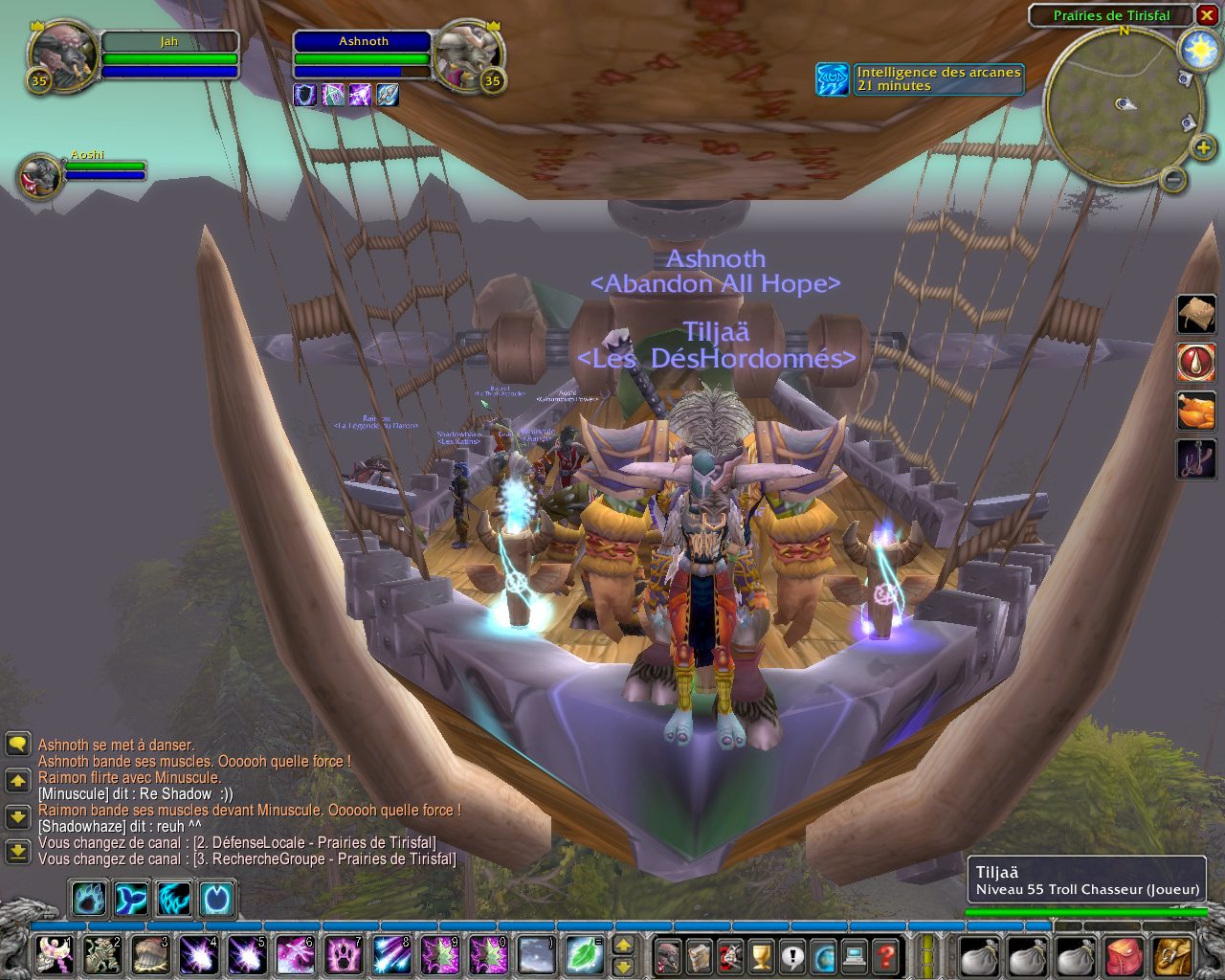The image size is (1225, 980).
Task: Select the Aoshi pet portrait
Action: [40, 176]
